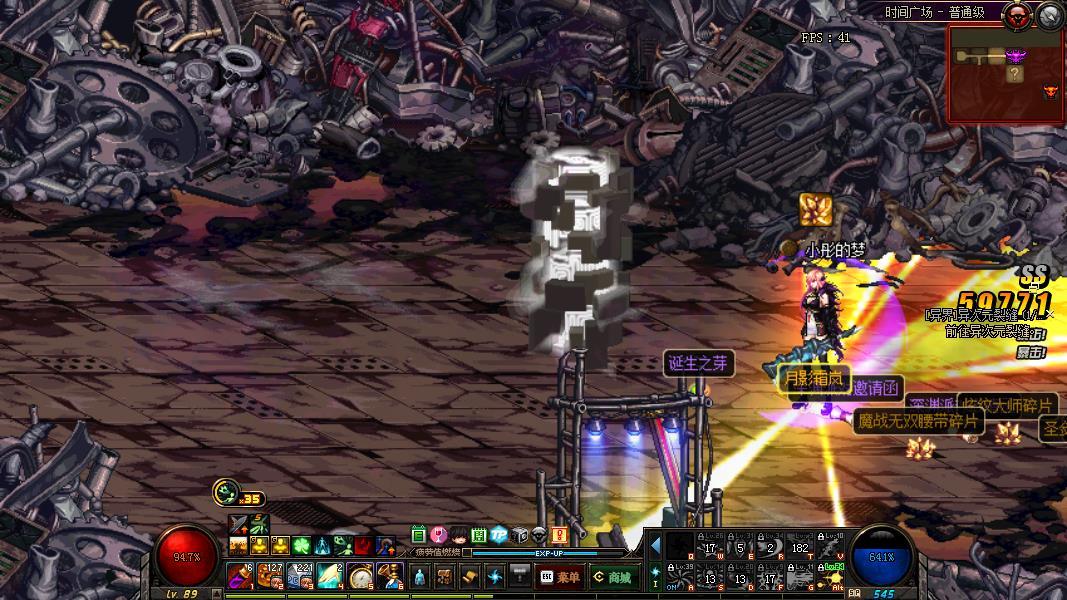The height and width of the screenshot is (600, 1067).
Task: Click the gray round button beside the skull
Action: click(1050, 14)
